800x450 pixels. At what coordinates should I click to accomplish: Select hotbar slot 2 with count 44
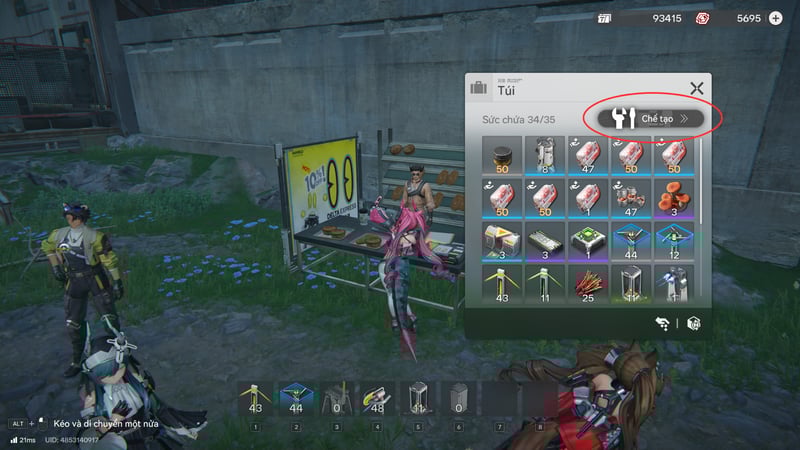click(x=295, y=400)
